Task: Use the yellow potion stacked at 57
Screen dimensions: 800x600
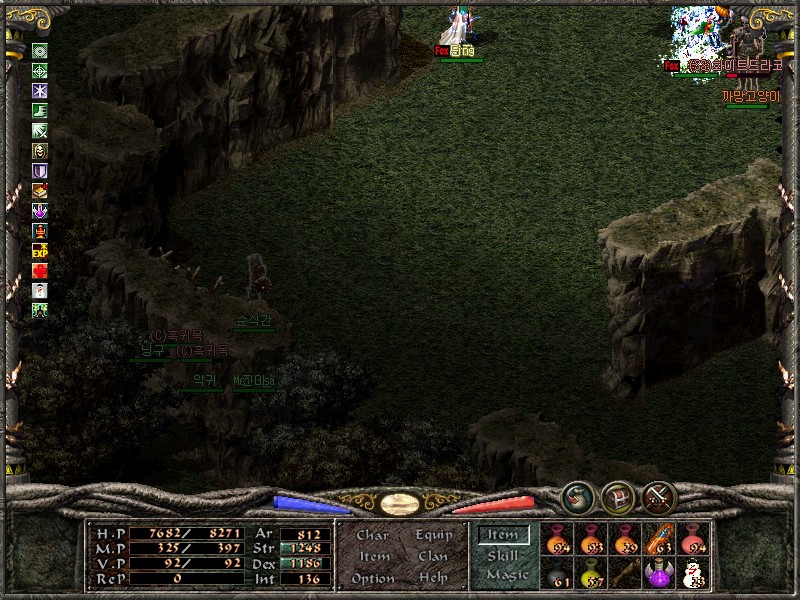Action: pos(591,574)
